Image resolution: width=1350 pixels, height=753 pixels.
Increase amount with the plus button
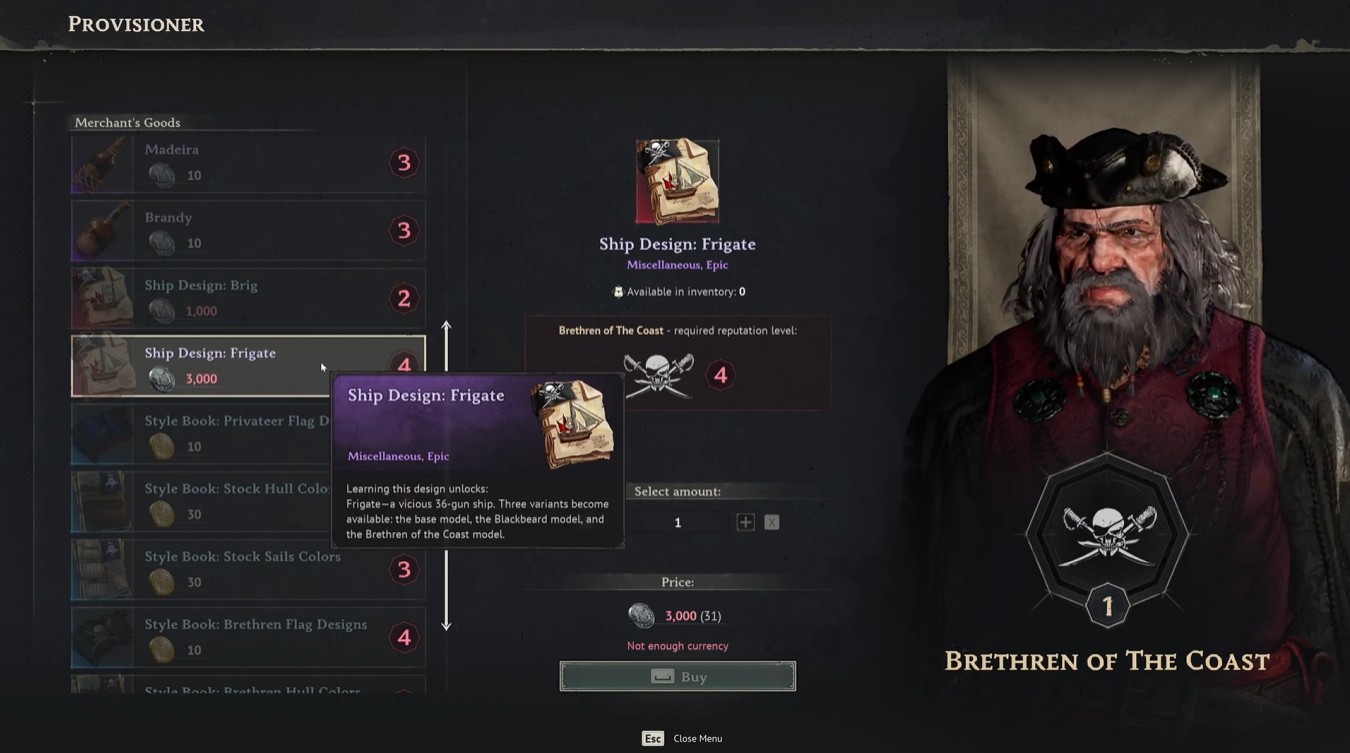pos(745,522)
